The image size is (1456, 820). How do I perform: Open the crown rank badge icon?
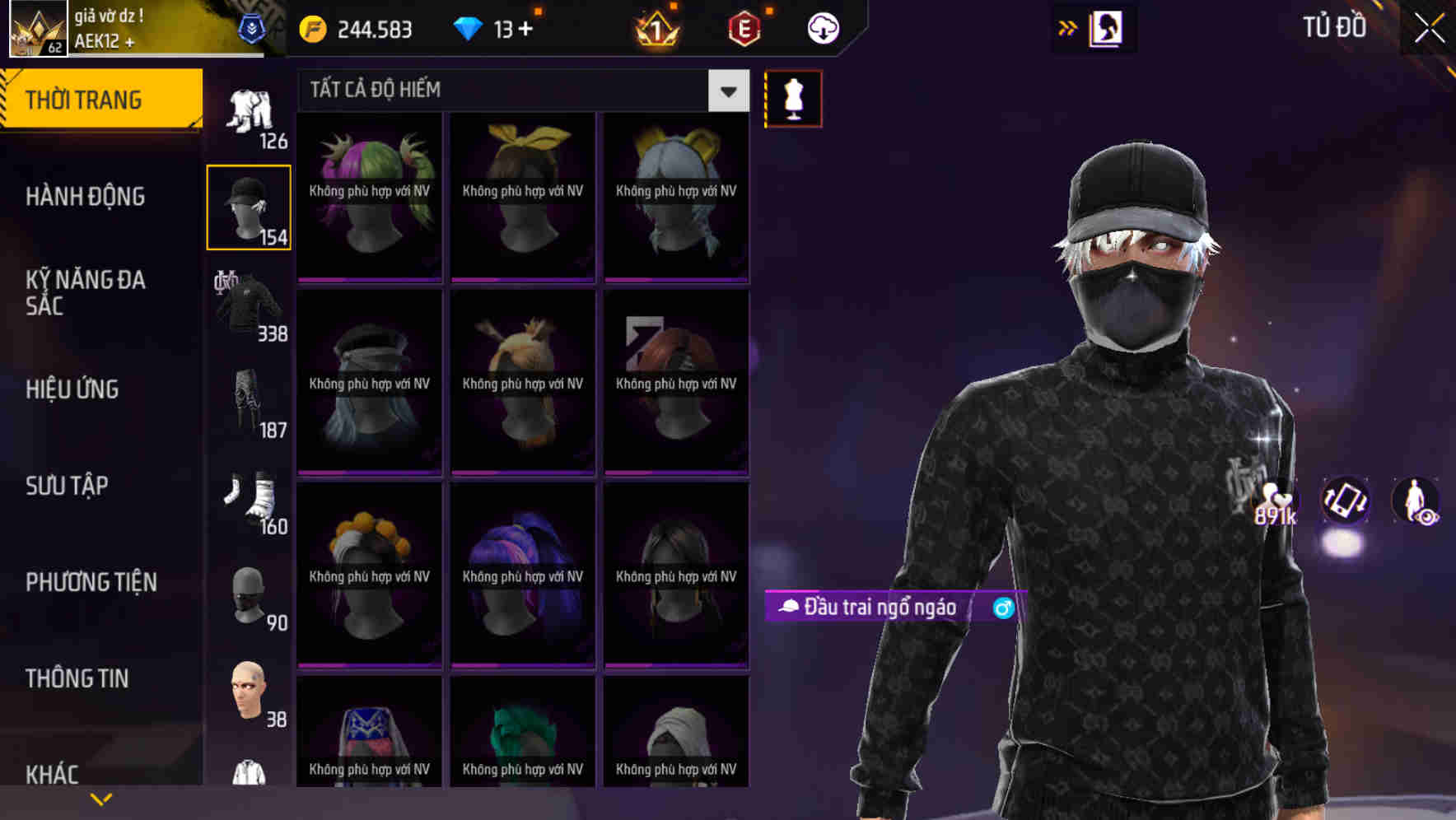click(655, 30)
